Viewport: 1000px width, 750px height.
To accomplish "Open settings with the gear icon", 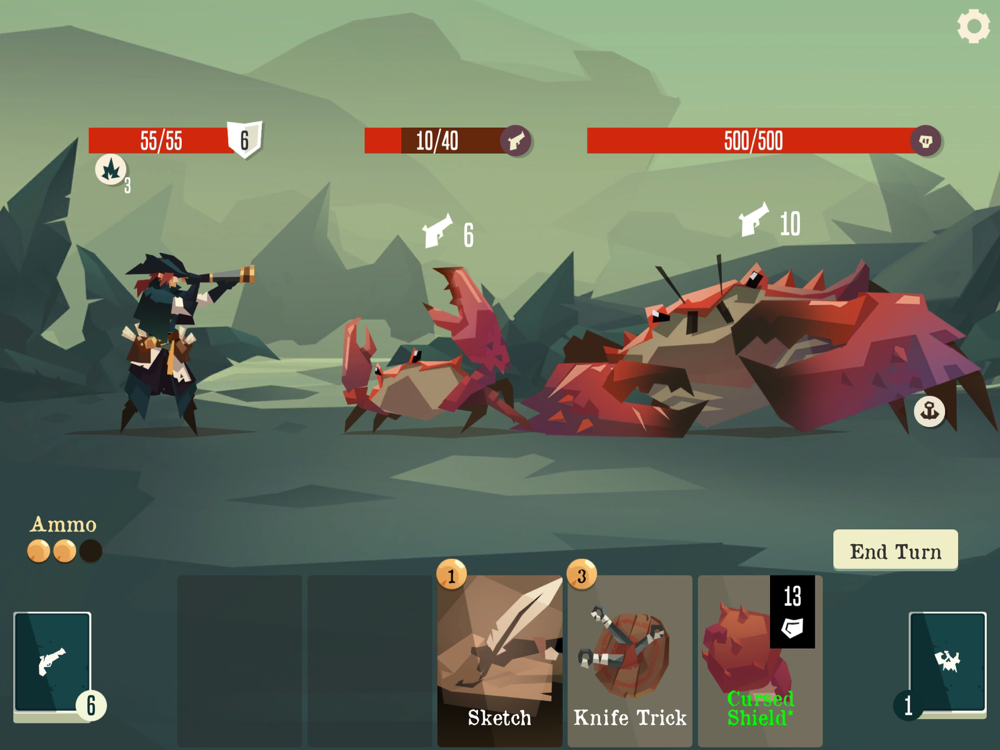I will click(x=973, y=26).
